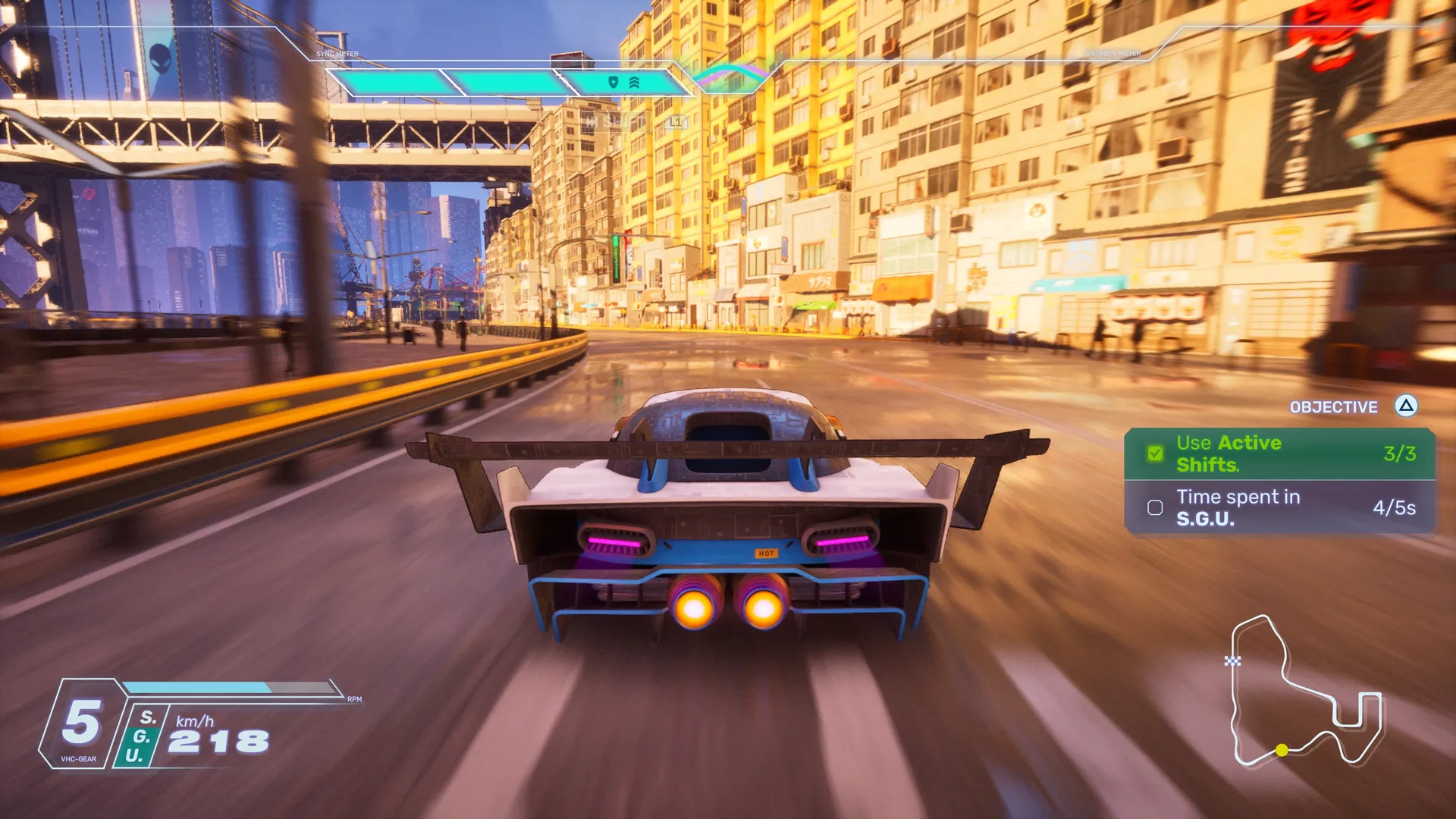Click the S.G.U. mode indicator

[140, 736]
